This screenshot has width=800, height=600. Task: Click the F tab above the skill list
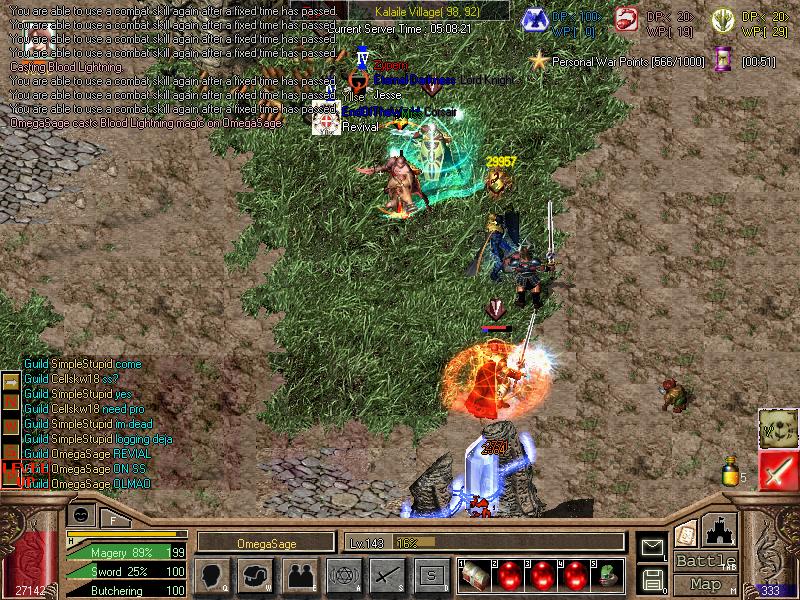click(x=114, y=518)
